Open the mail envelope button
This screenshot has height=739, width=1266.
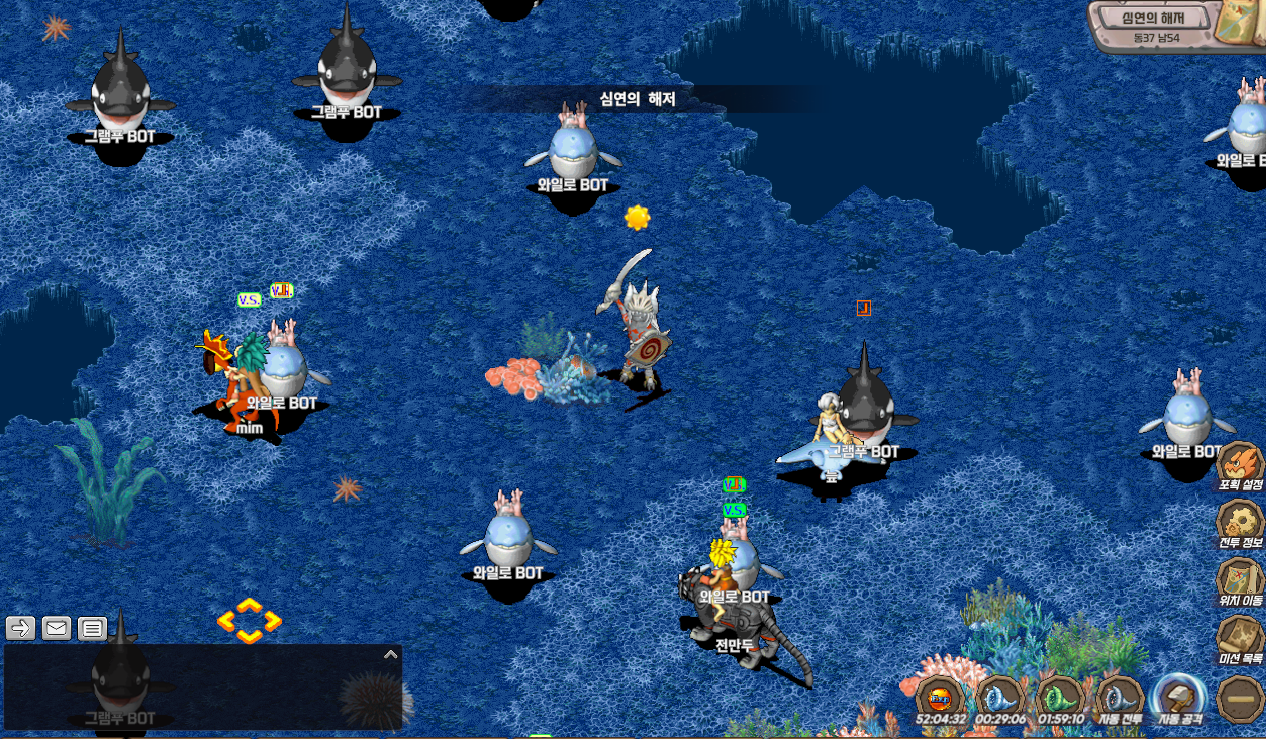[56, 628]
